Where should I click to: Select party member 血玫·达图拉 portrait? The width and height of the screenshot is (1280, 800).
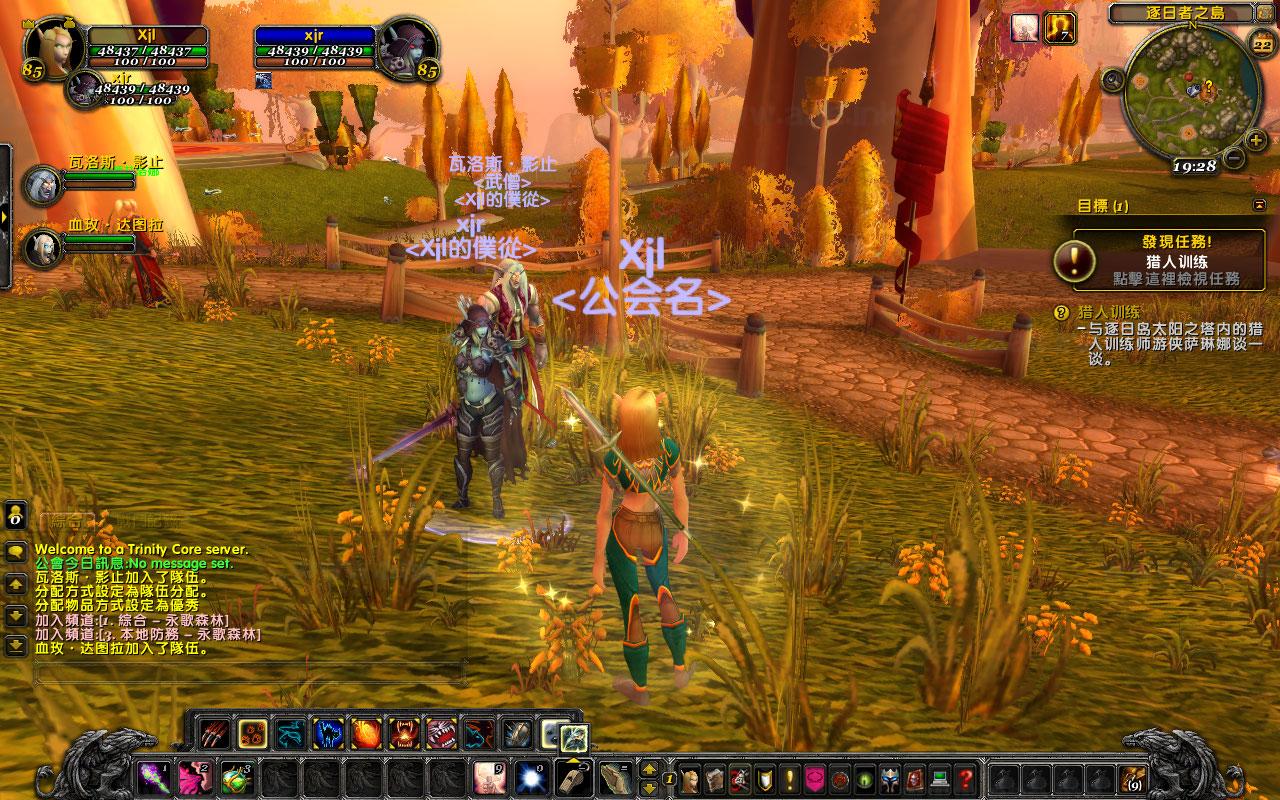42,247
